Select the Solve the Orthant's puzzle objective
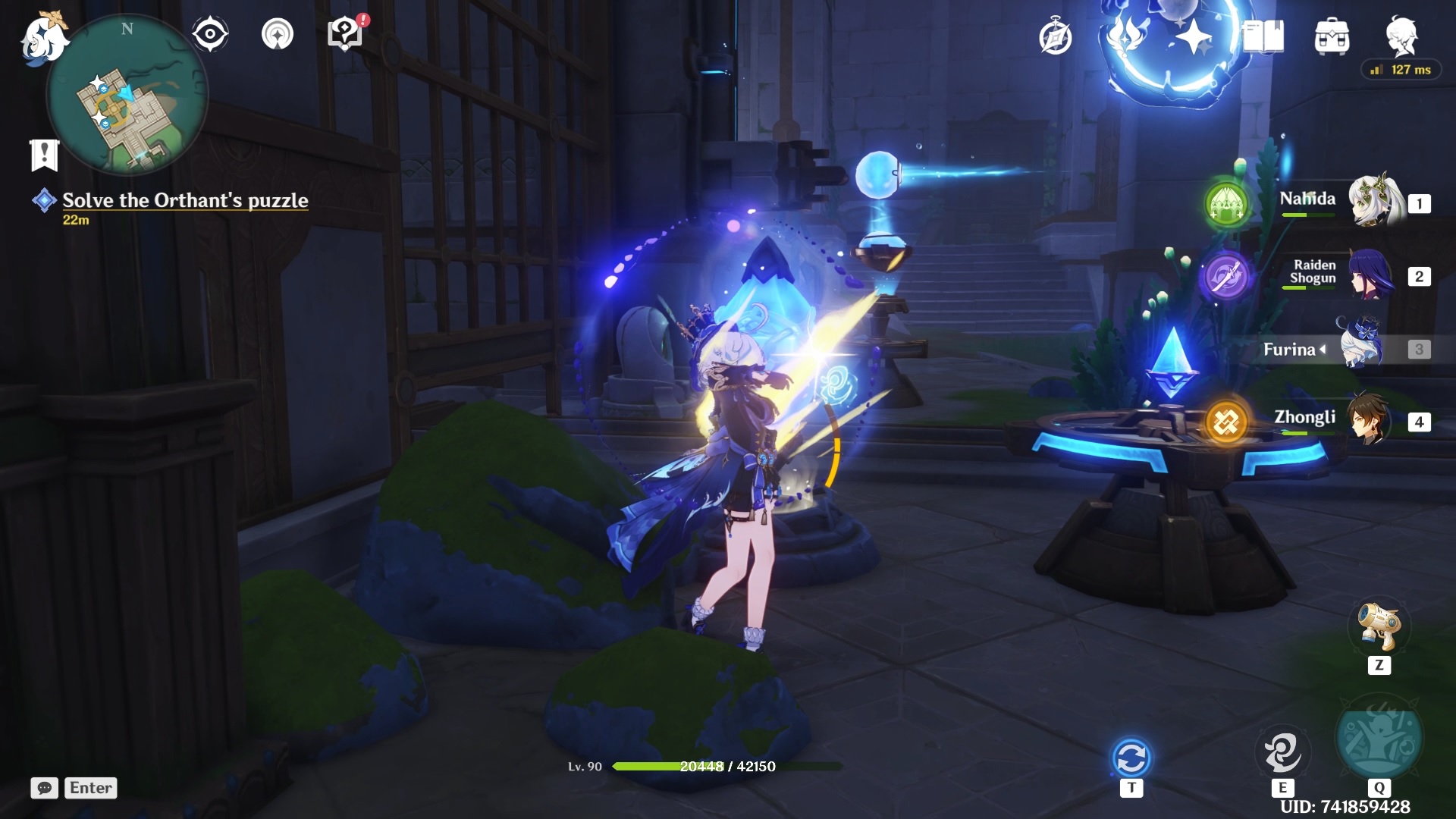 click(185, 200)
